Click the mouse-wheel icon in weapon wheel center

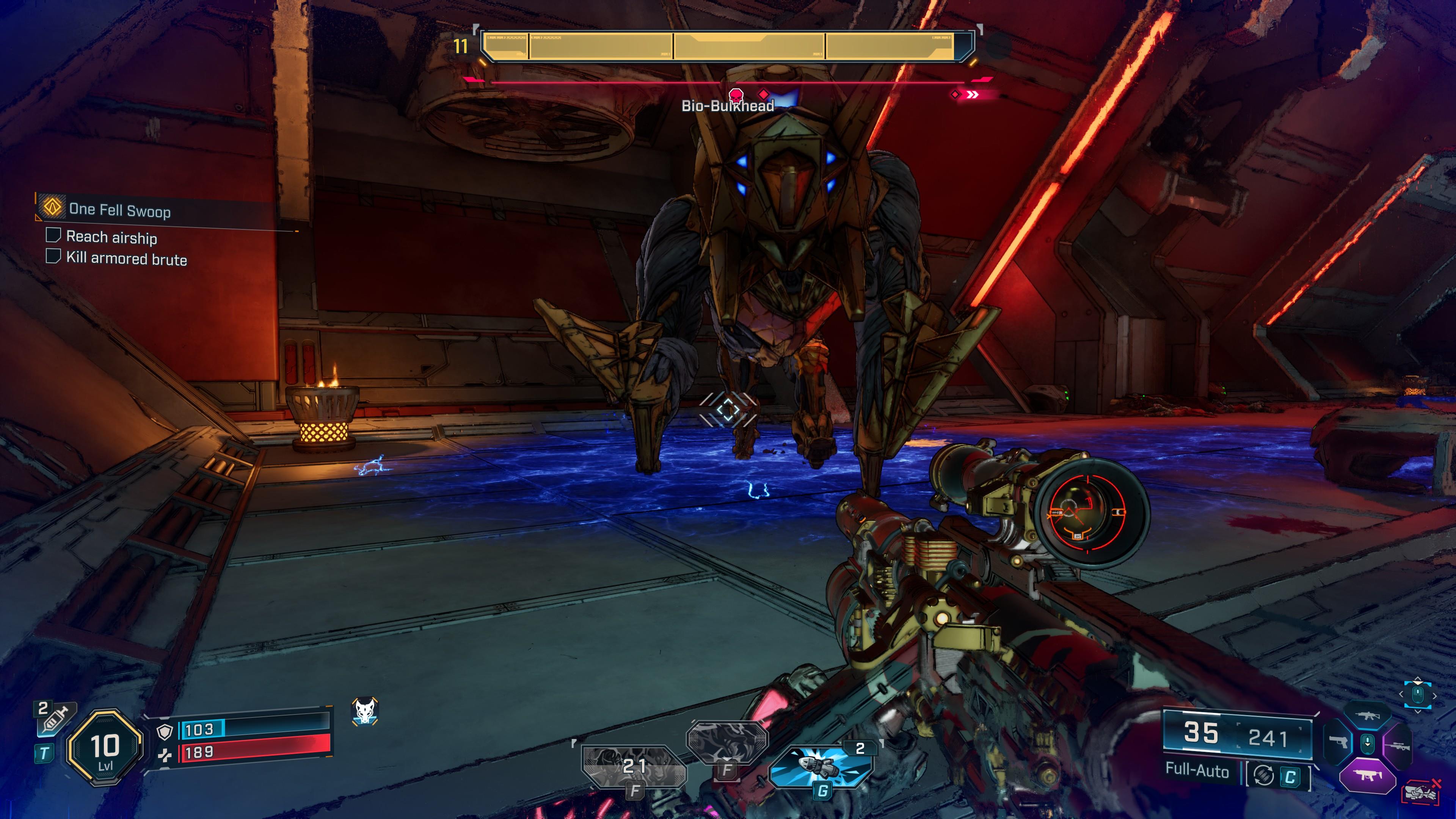click(1368, 744)
